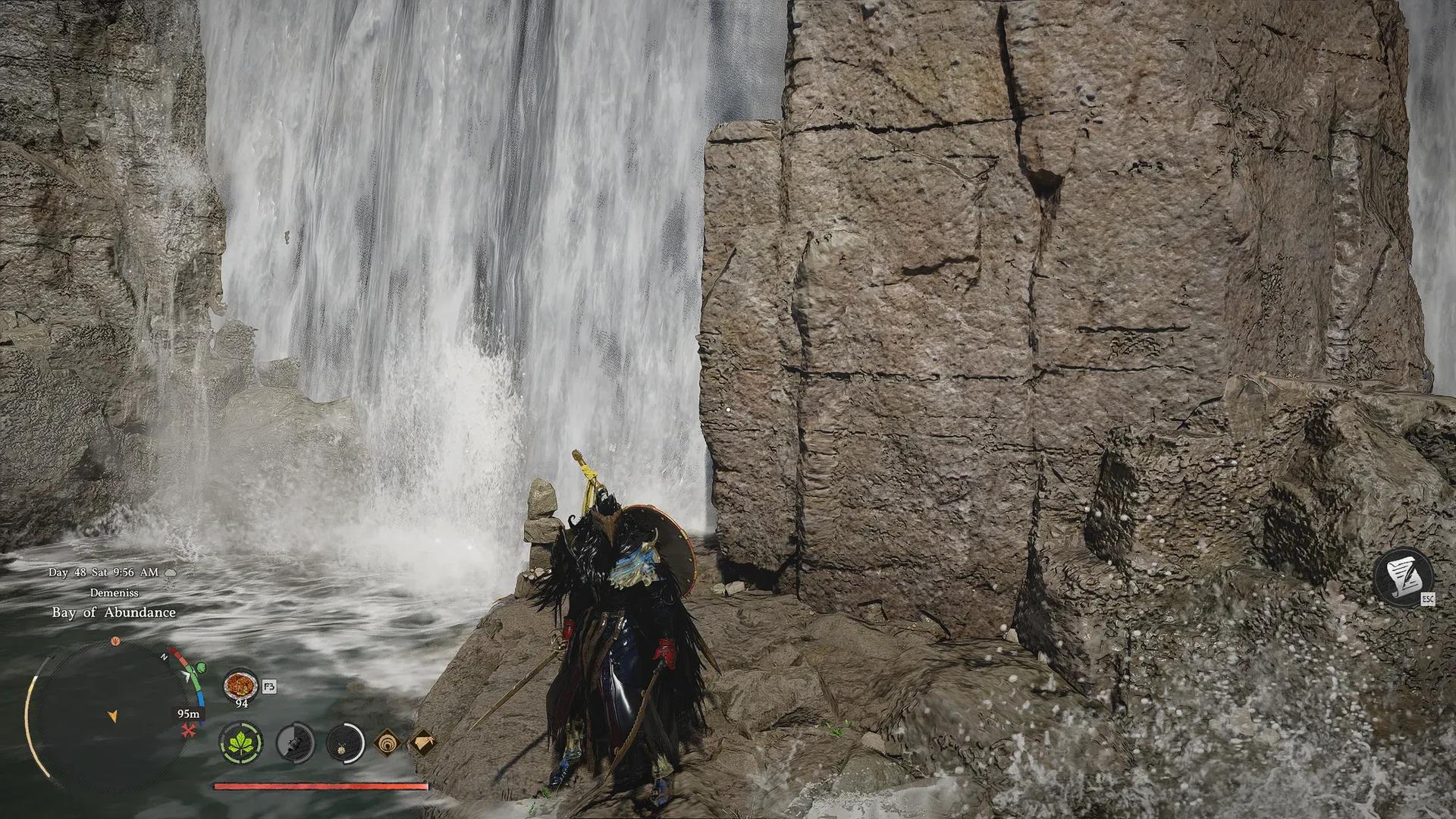Viewport: 1456px width, 819px height.
Task: Click the Demeniss region name text
Action: [x=115, y=593]
